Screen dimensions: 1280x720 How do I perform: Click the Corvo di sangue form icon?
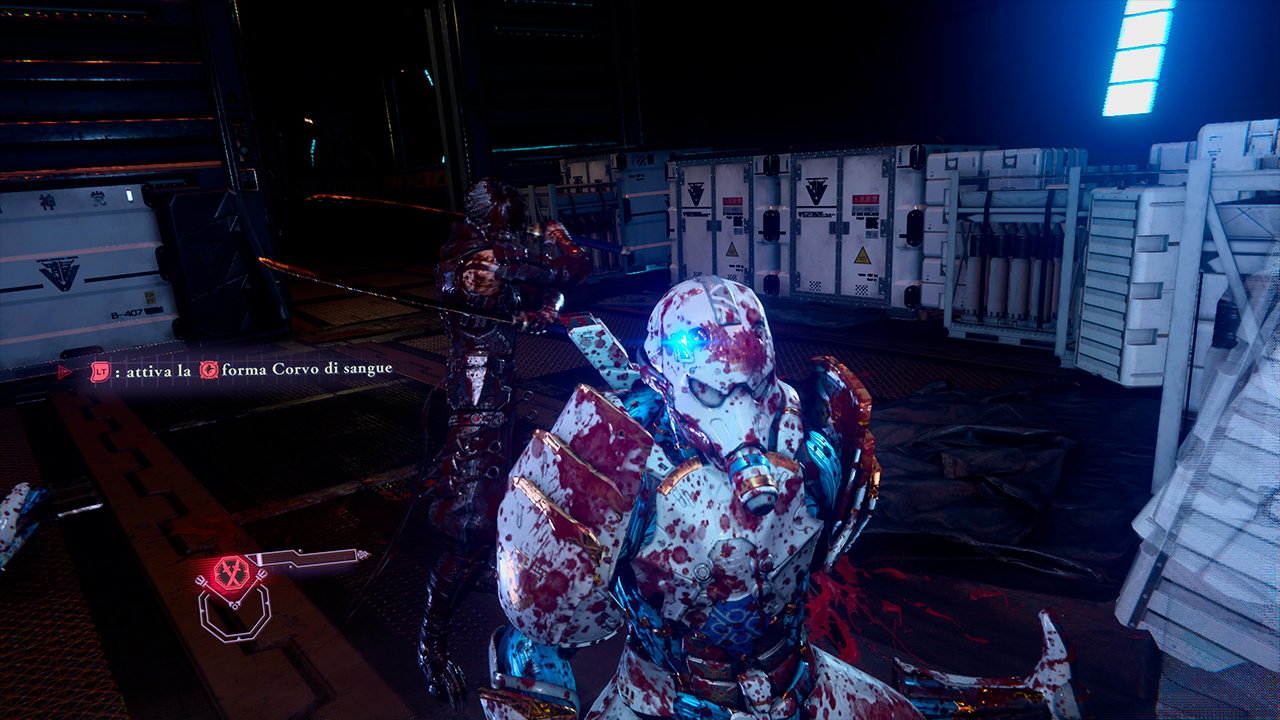(209, 370)
